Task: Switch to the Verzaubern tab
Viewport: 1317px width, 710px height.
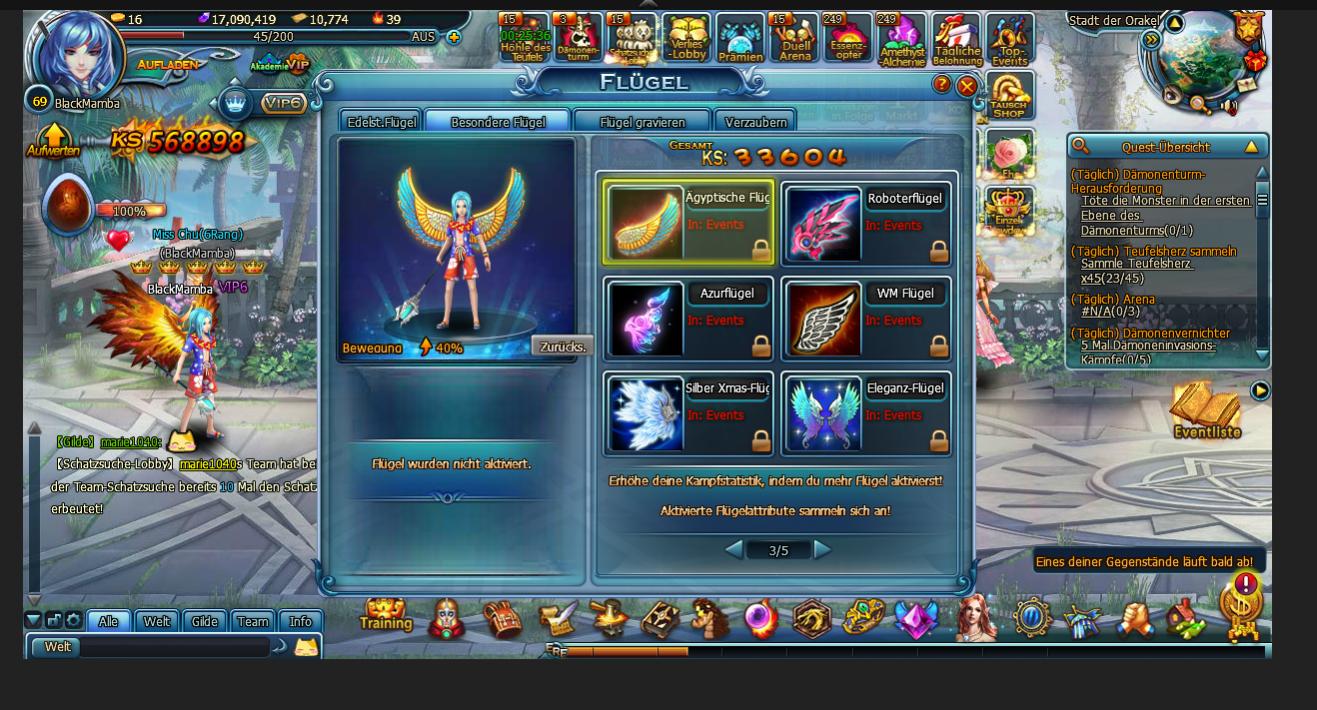Action: click(x=756, y=122)
